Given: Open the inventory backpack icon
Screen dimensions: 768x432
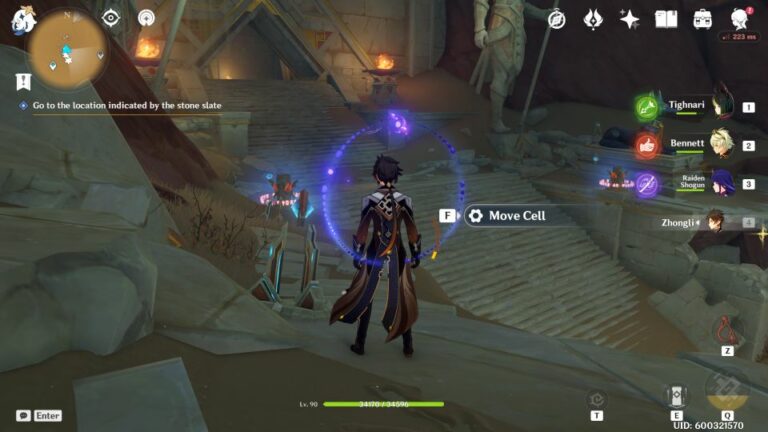Looking at the screenshot, I should point(703,19).
